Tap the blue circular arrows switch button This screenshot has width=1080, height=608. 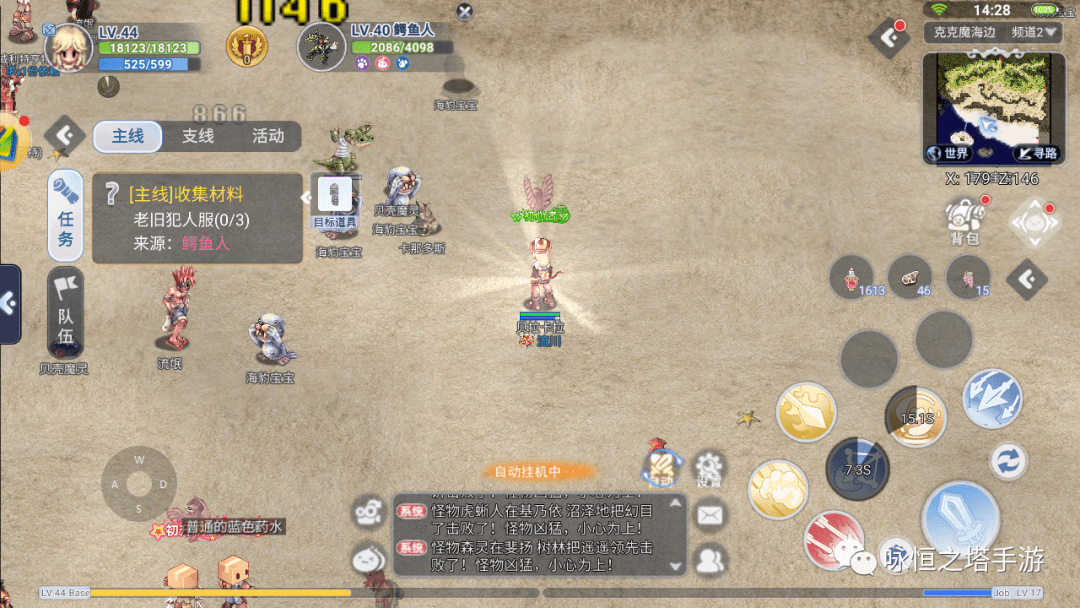click(x=1008, y=461)
